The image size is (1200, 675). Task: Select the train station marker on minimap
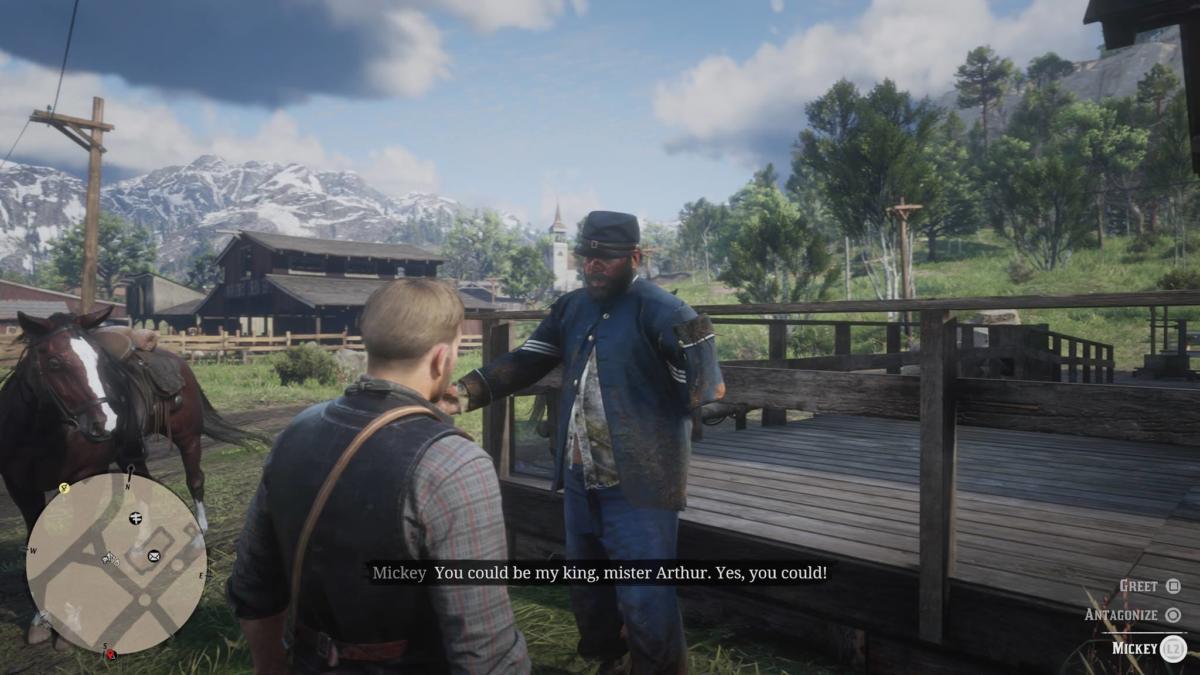pos(135,517)
